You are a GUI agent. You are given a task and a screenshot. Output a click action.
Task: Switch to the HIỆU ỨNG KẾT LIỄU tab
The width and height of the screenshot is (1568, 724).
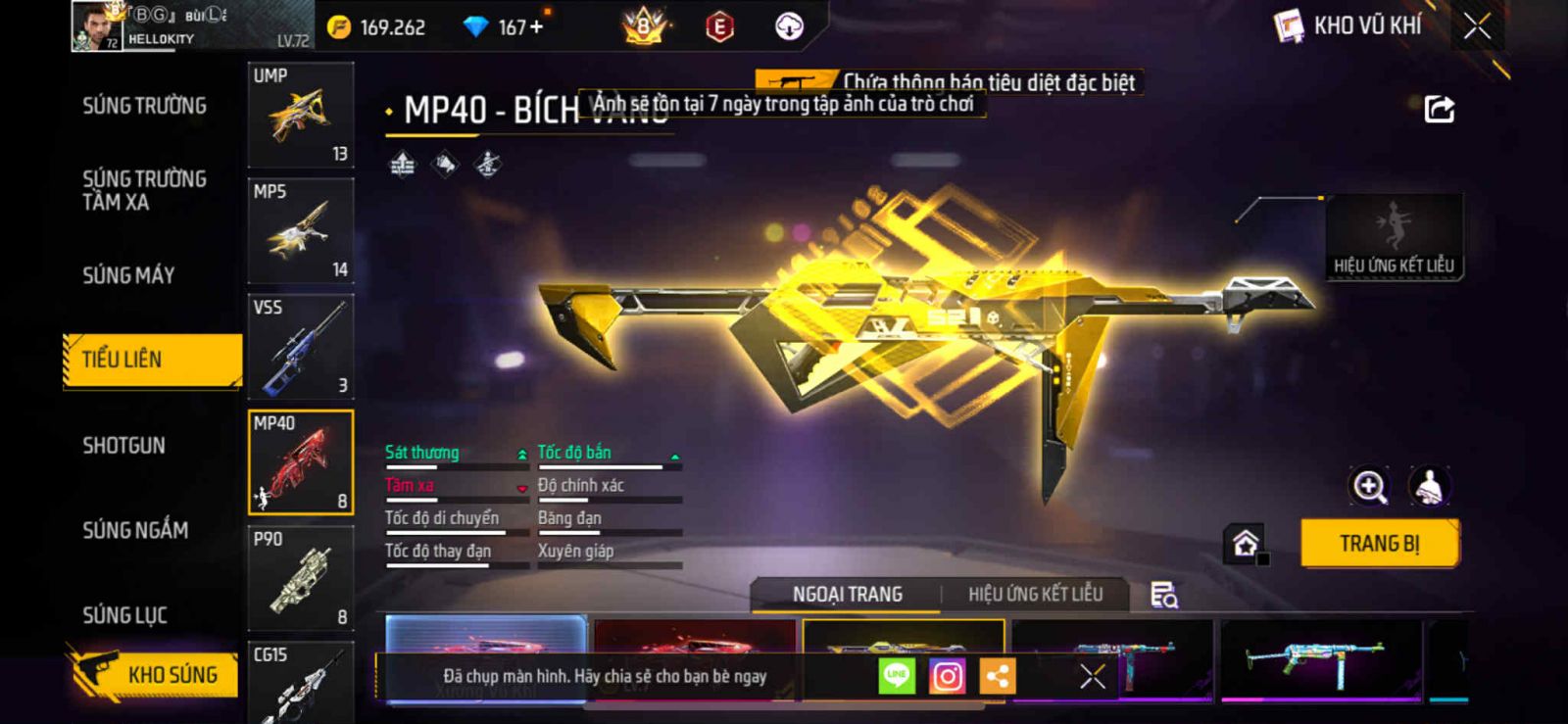(1035, 595)
